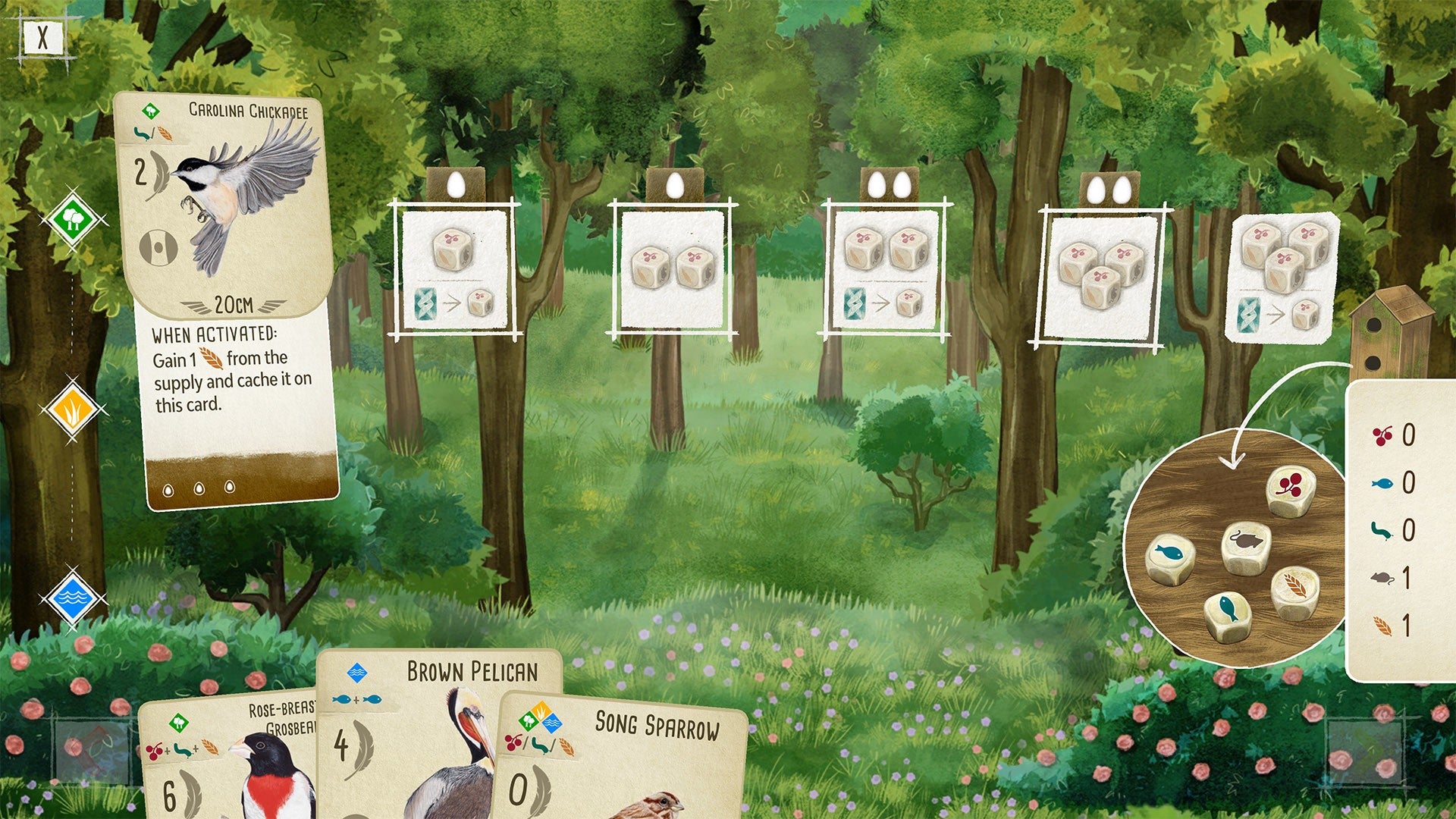Select the blue wetland habitat icon
Screen dimensions: 1456x819
(73, 599)
